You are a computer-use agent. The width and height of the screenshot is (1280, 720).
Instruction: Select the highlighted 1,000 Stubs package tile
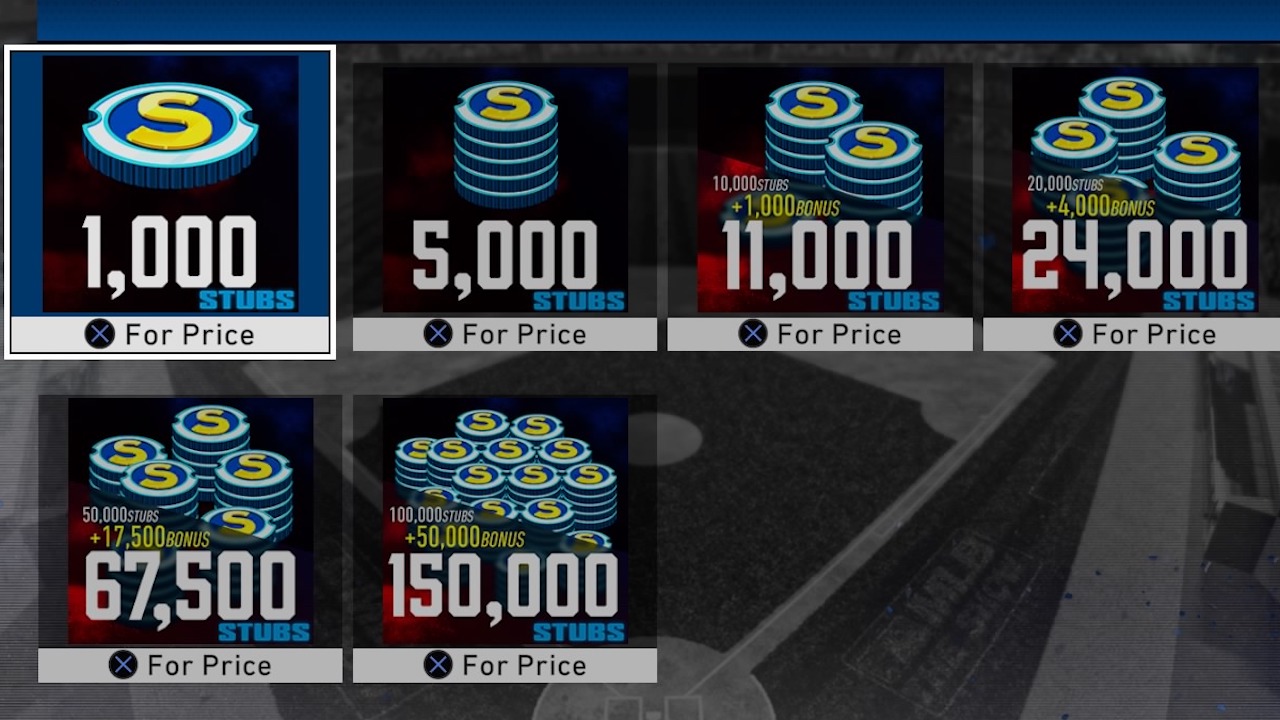pyautogui.click(x=170, y=195)
